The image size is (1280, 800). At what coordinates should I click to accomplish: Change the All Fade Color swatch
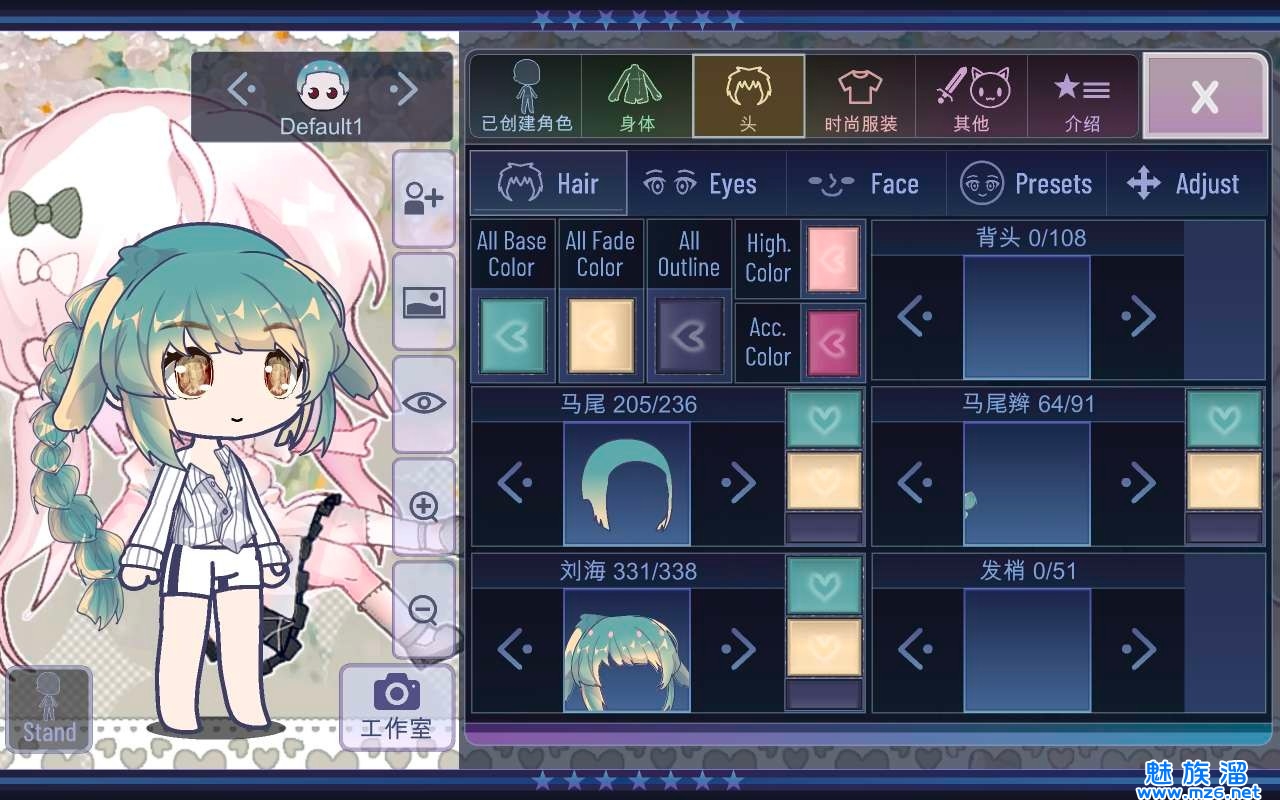pos(600,336)
